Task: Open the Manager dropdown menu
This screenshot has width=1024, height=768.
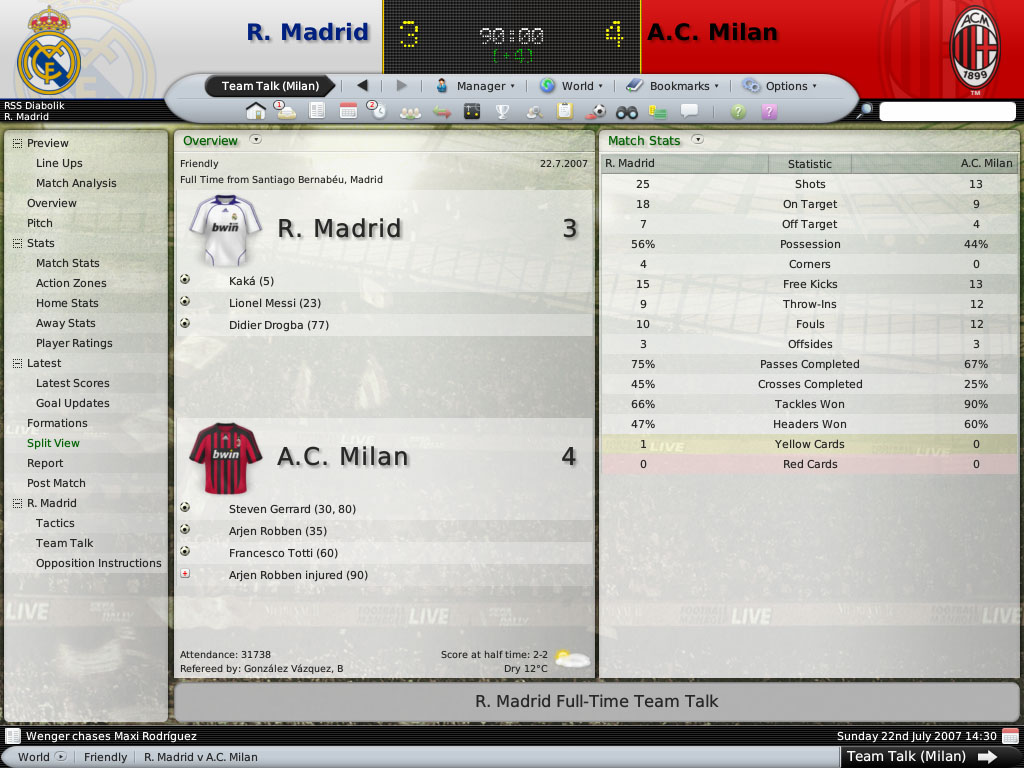Action: (475, 86)
